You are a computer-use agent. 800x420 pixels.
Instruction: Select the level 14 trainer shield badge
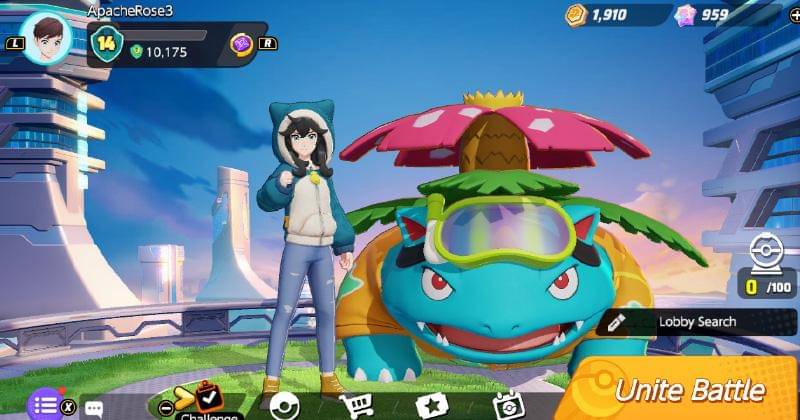click(105, 43)
